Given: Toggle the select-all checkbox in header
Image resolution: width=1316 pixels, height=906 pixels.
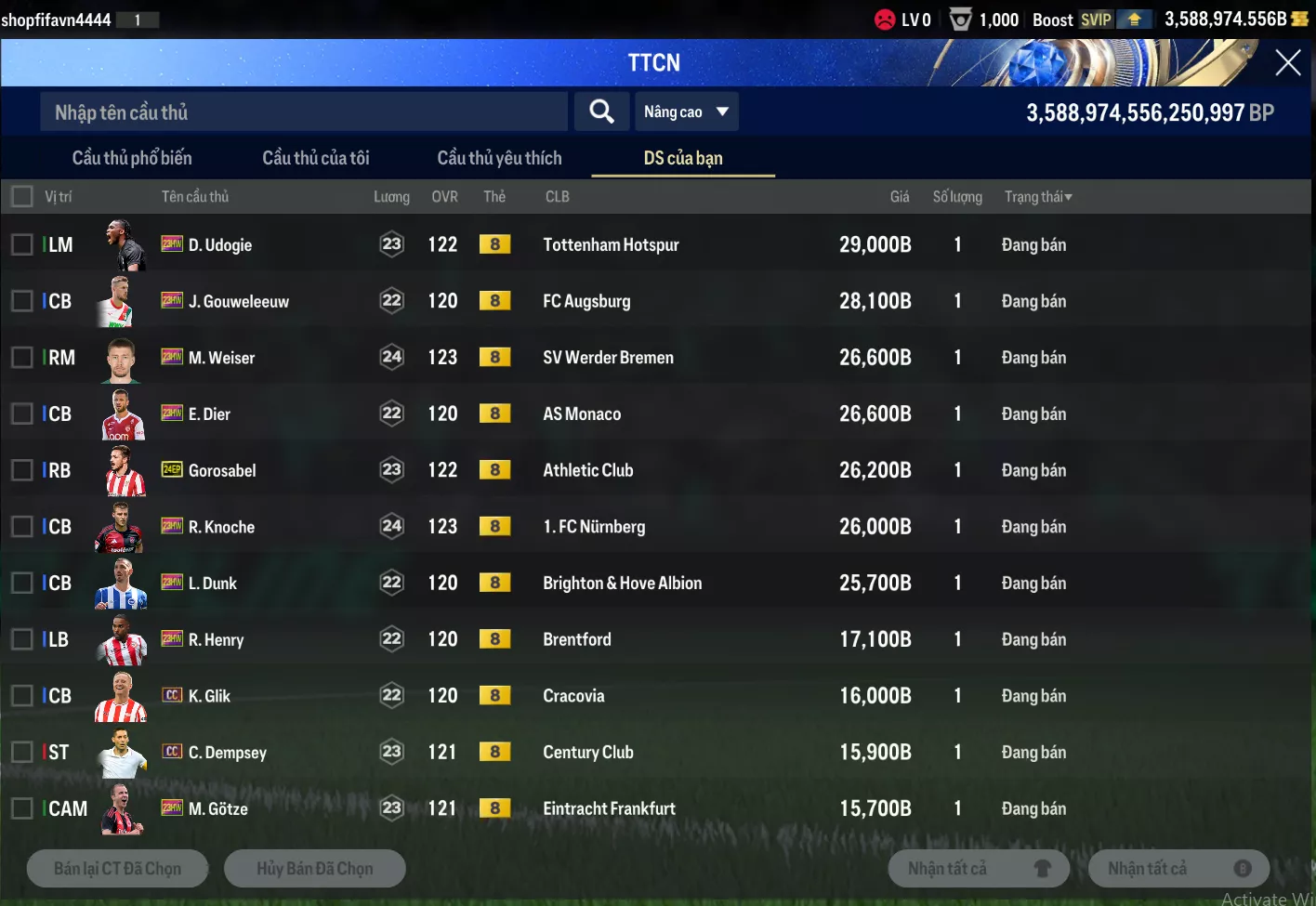Looking at the screenshot, I should pyautogui.click(x=21, y=197).
